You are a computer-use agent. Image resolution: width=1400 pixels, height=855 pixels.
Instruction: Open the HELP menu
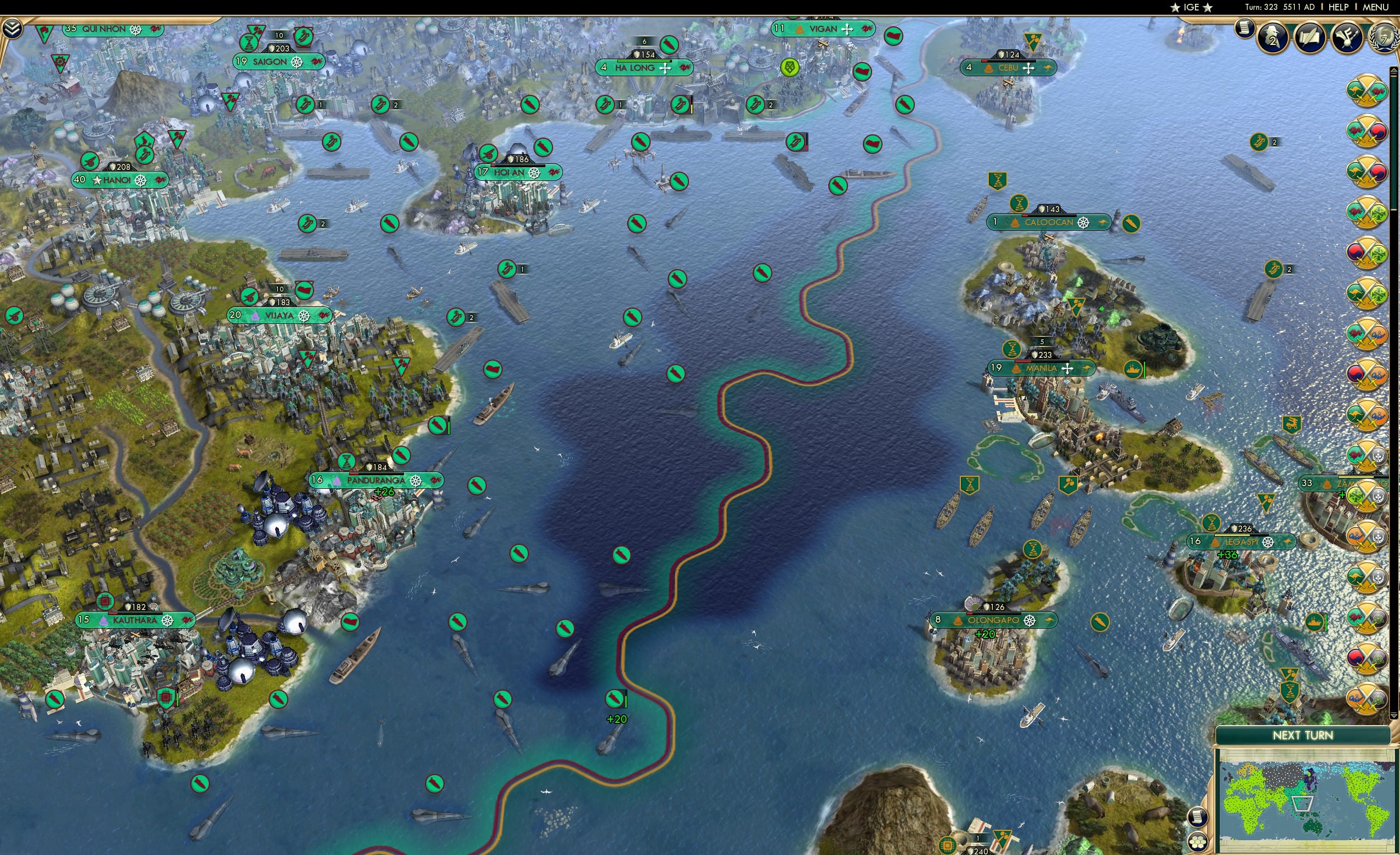pyautogui.click(x=1339, y=7)
